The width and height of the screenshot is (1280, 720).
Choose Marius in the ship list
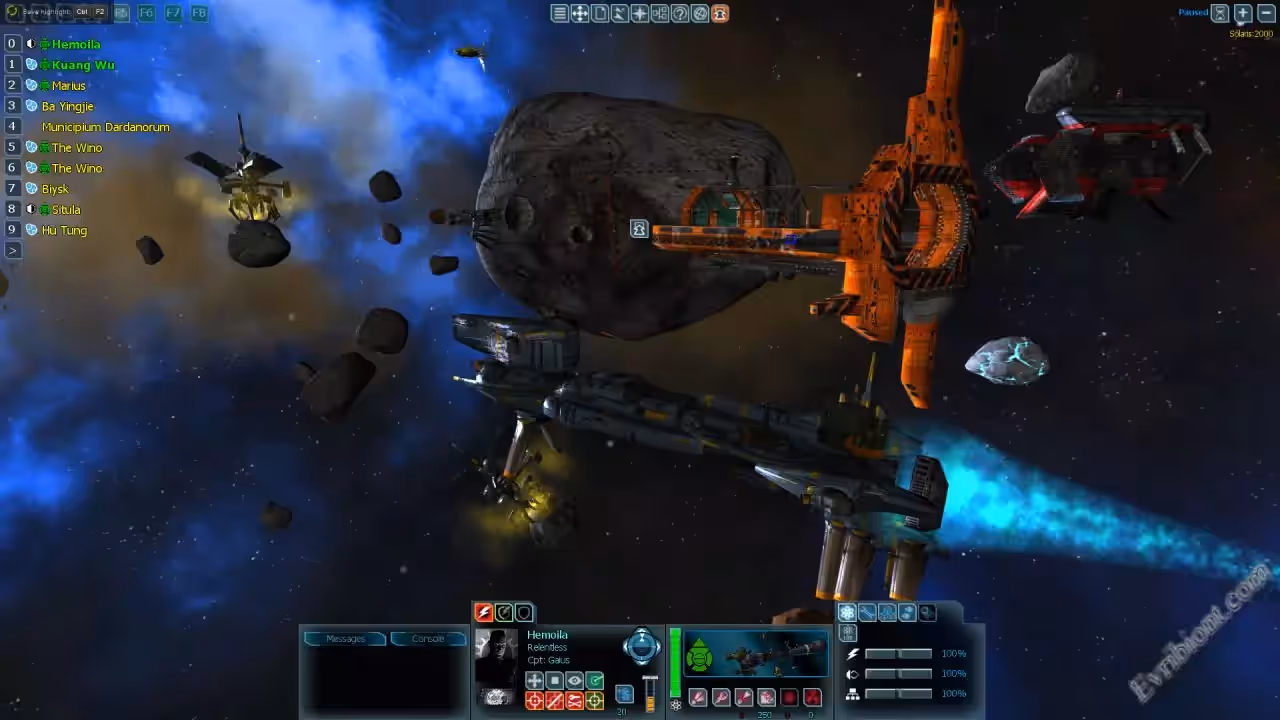[68, 86]
